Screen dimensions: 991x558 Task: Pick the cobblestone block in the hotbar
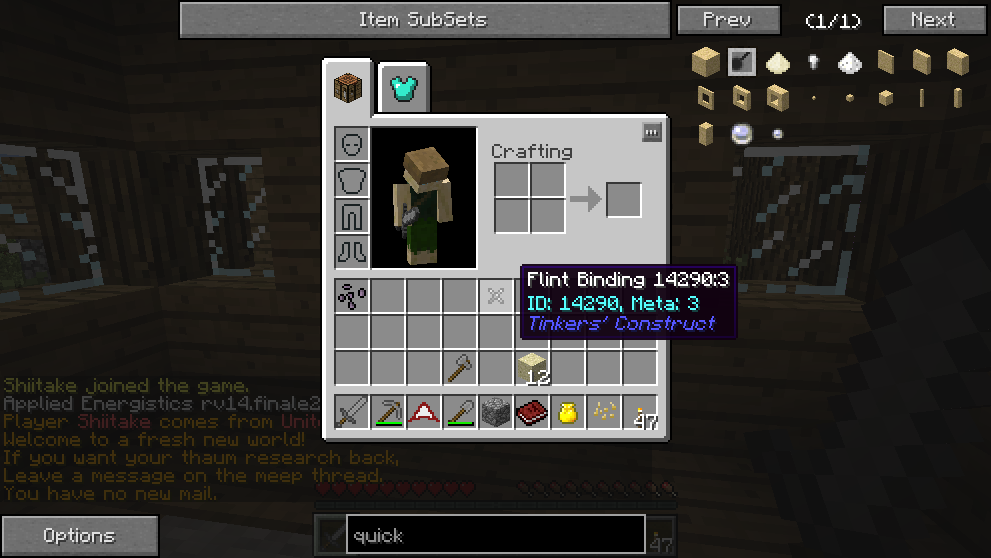click(x=496, y=413)
